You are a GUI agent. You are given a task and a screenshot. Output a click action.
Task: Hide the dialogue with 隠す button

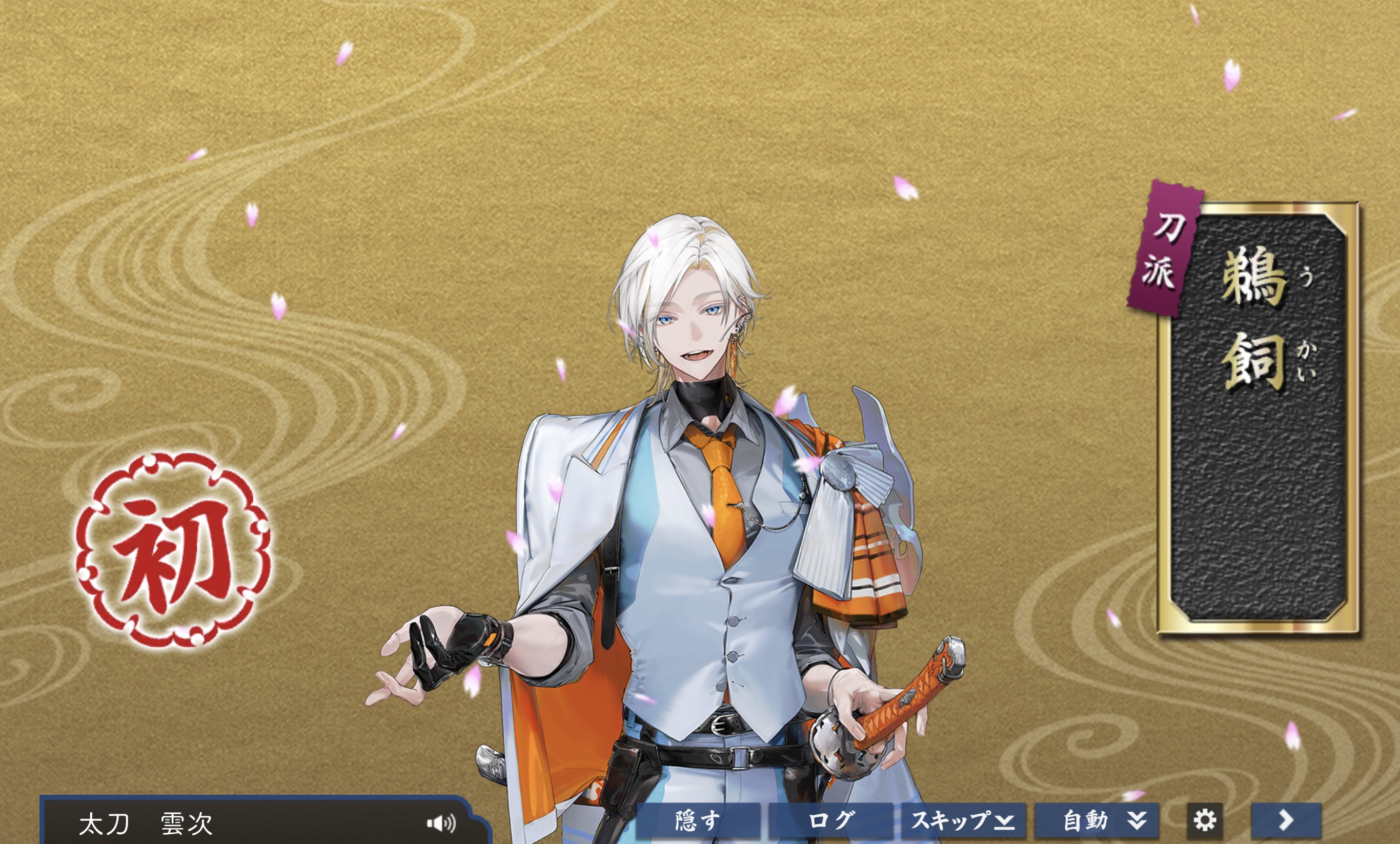[698, 821]
